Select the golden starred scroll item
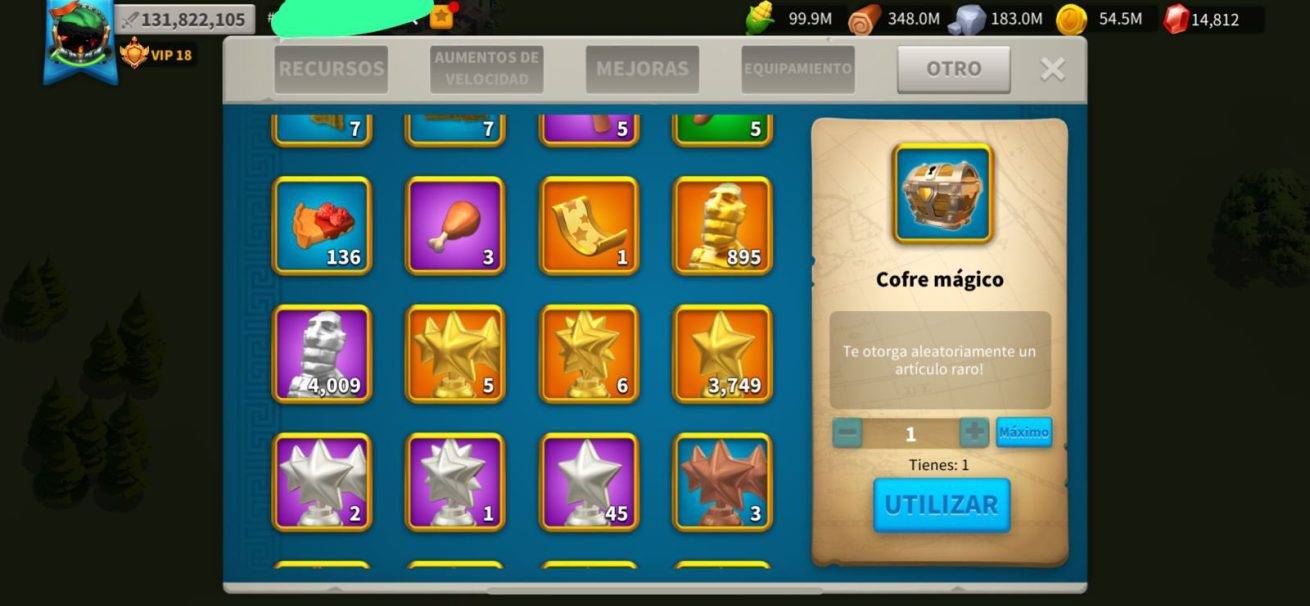Viewport: 1310px width, 606px height. 589,225
